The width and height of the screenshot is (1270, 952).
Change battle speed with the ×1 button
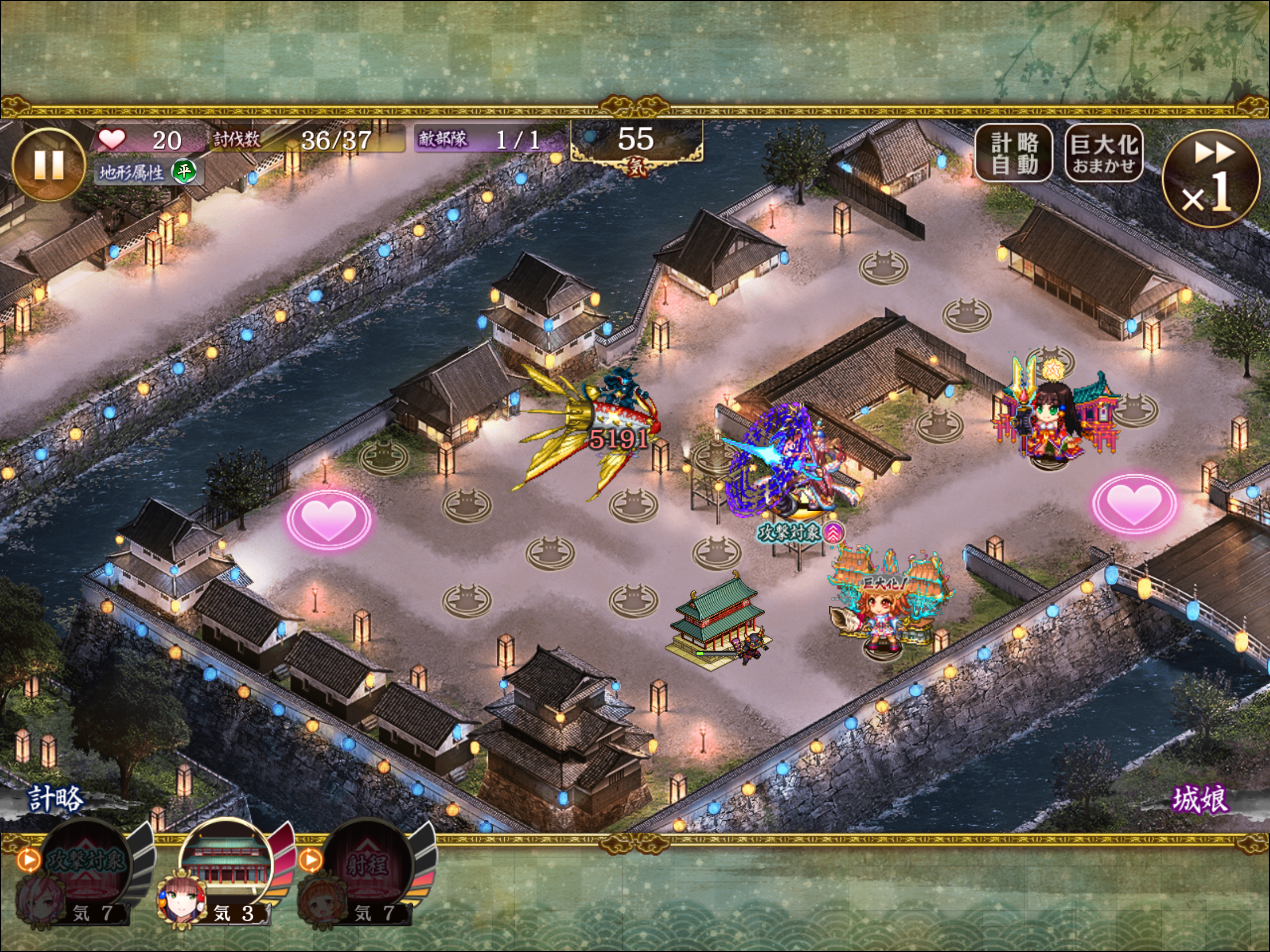point(1211,179)
